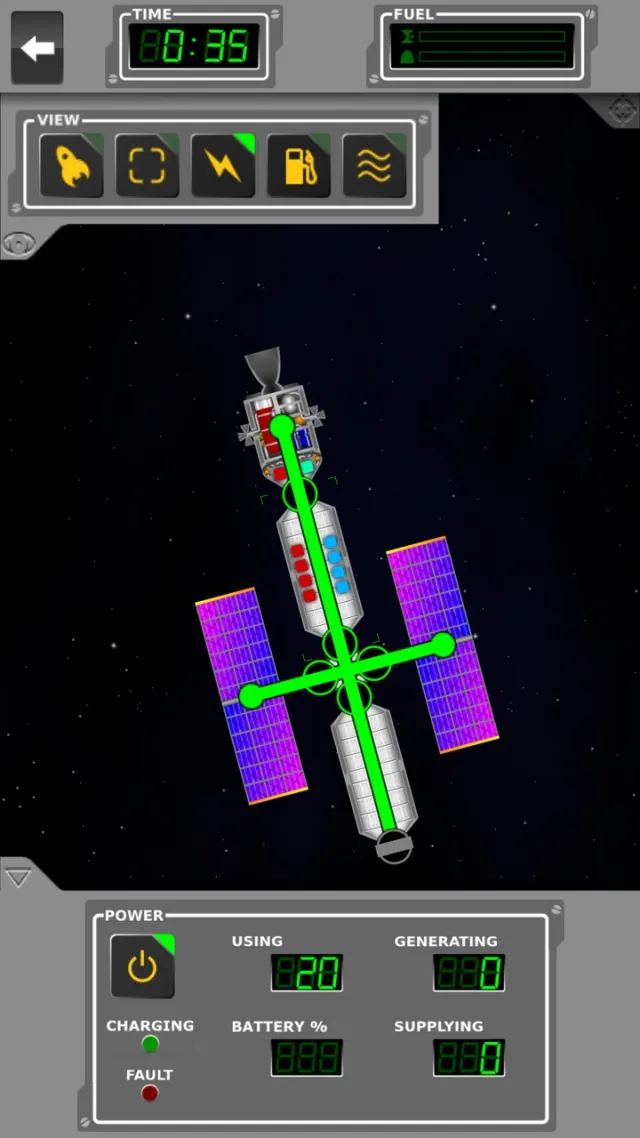The image size is (640, 1138).
Task: Toggle the main power button
Action: [x=142, y=966]
